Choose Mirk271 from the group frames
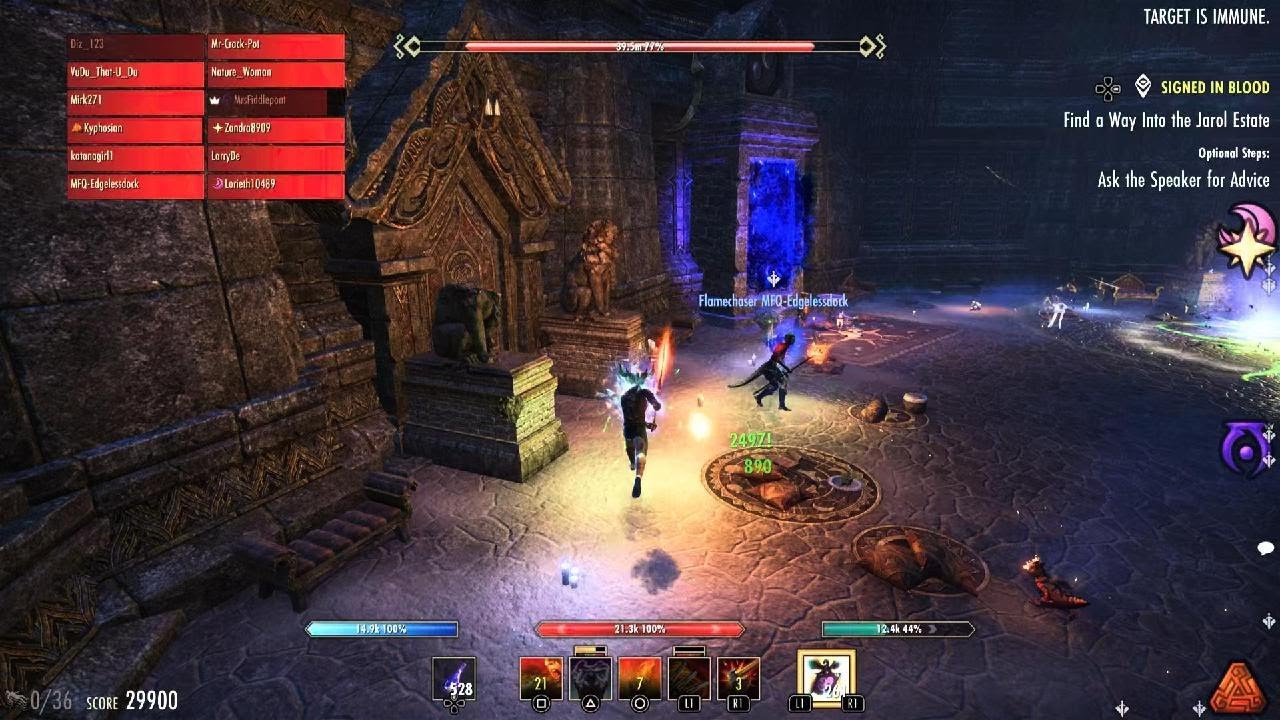The height and width of the screenshot is (720, 1280). pyautogui.click(x=135, y=101)
